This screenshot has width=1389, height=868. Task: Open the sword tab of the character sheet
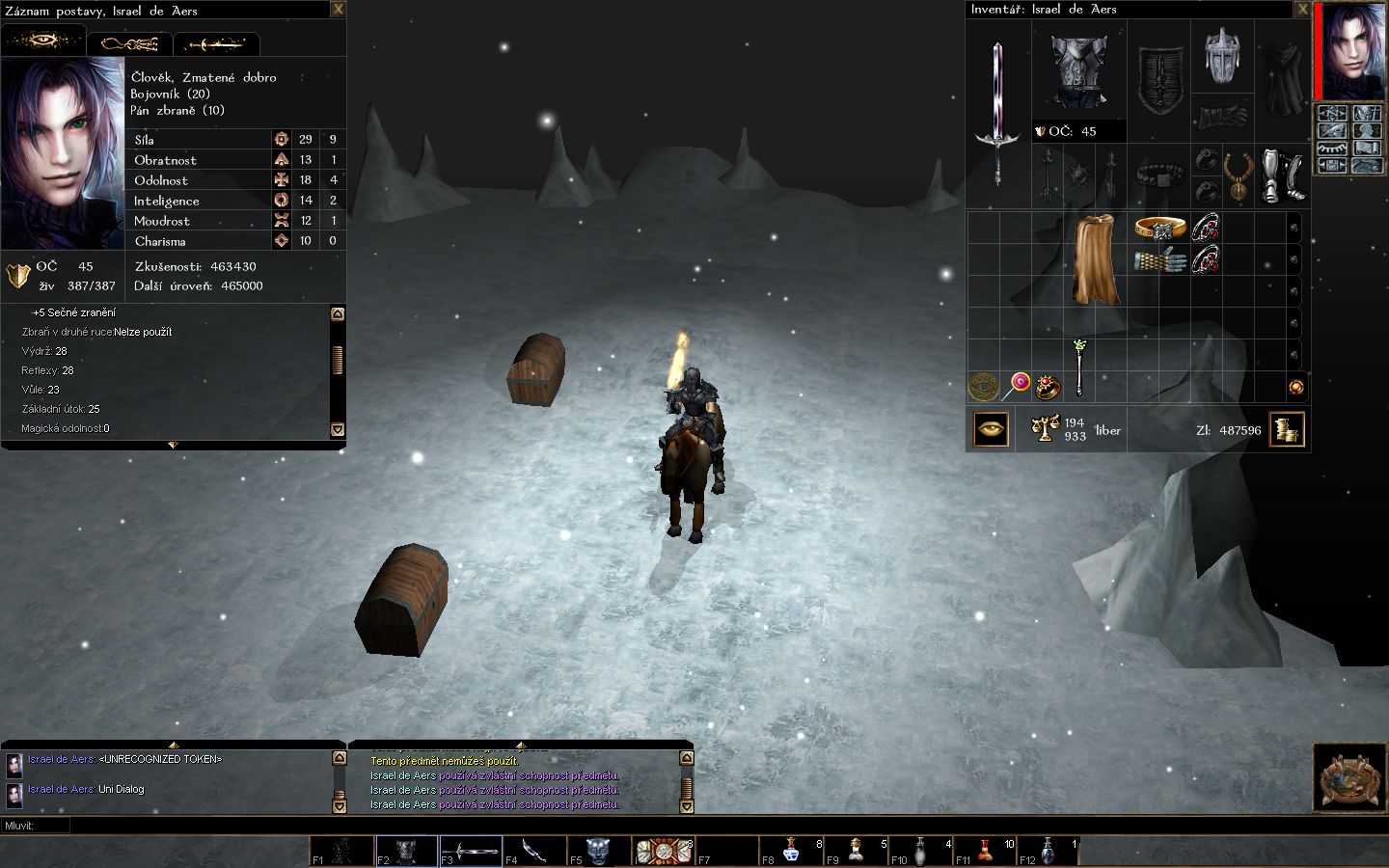coord(216,44)
